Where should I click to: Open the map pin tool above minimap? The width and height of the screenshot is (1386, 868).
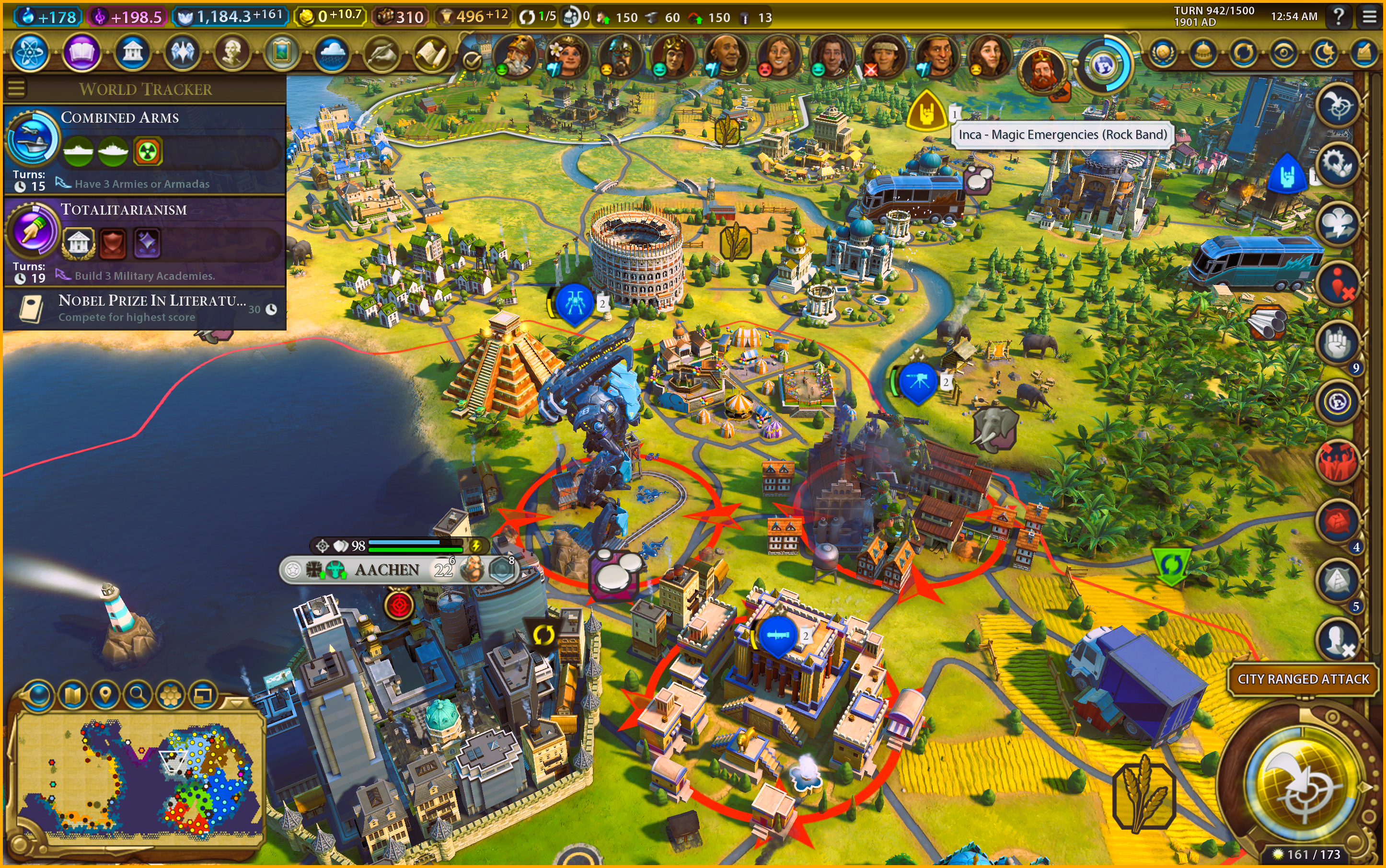[105, 696]
